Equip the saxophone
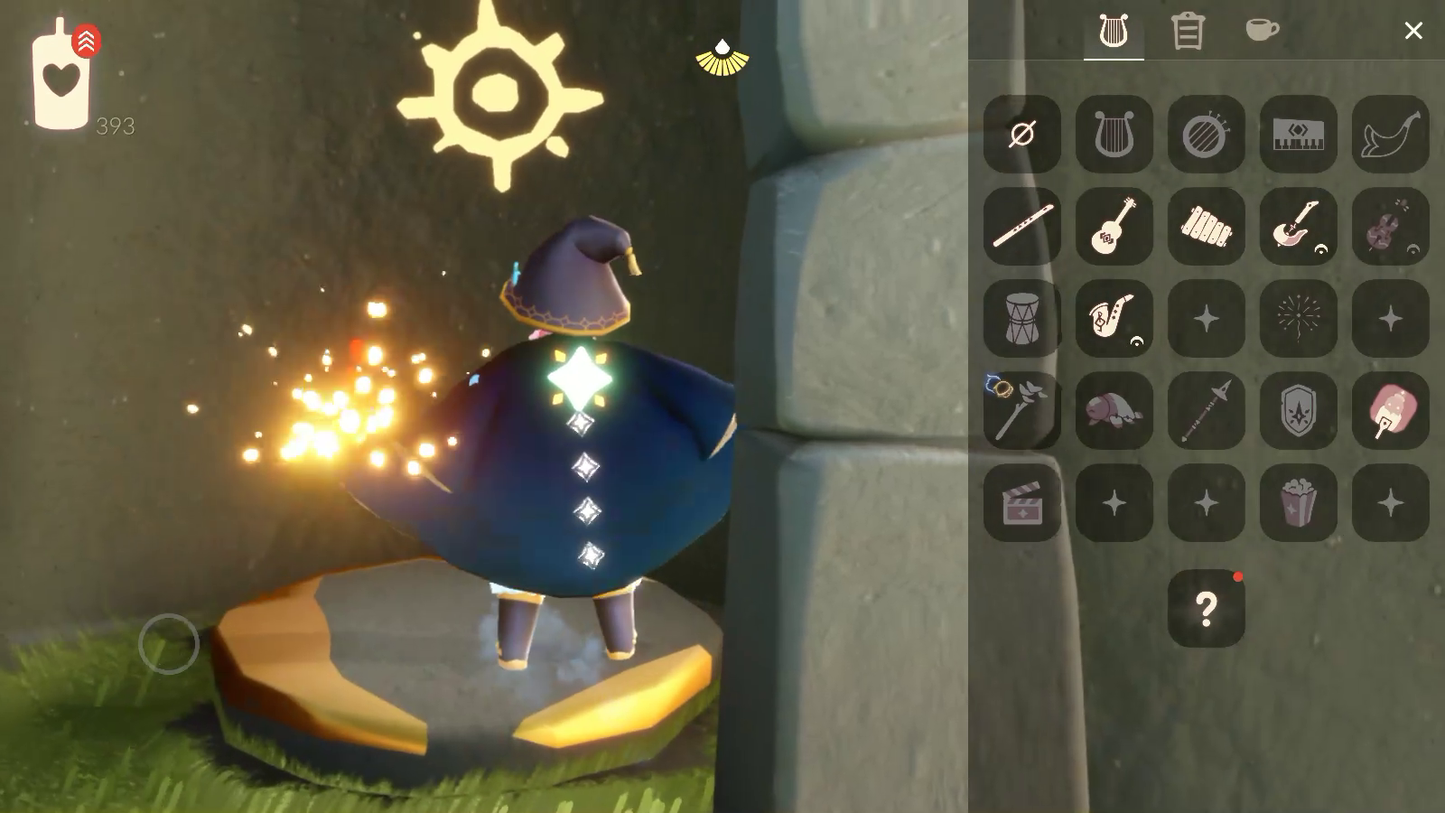 click(x=1114, y=318)
